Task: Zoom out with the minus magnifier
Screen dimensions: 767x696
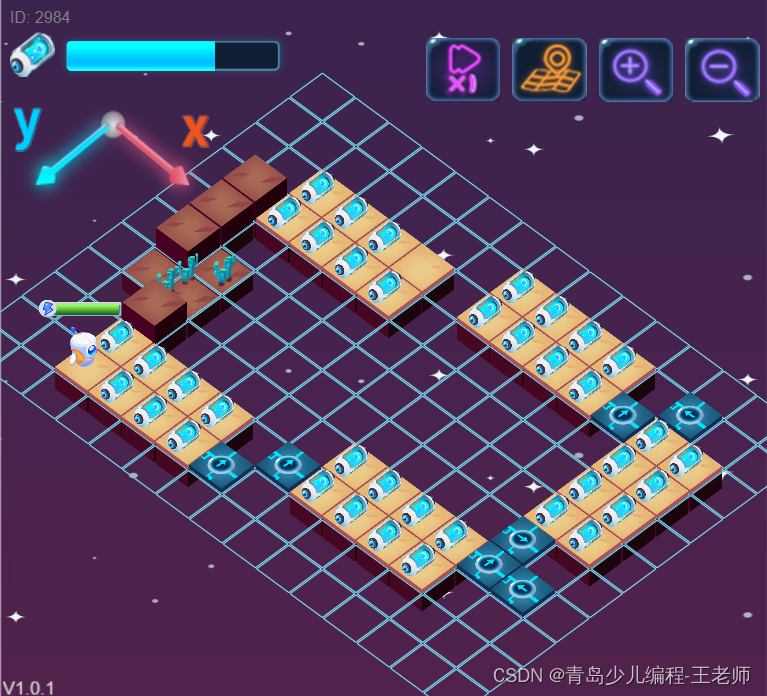Action: click(x=722, y=69)
